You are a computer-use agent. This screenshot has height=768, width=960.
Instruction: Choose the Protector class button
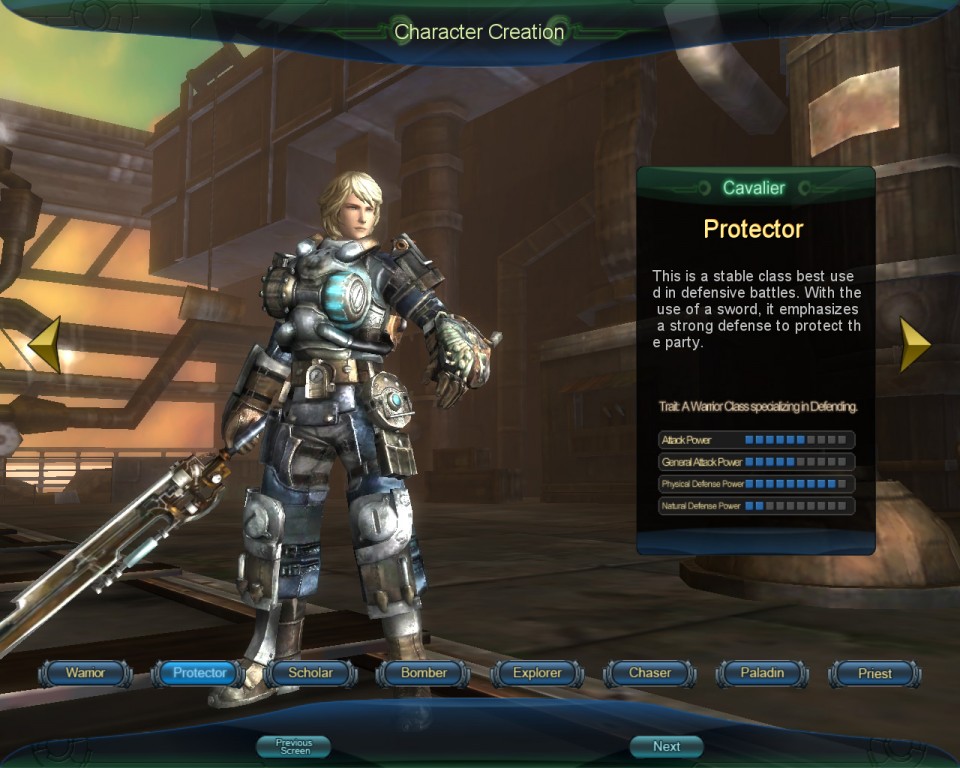pyautogui.click(x=199, y=673)
